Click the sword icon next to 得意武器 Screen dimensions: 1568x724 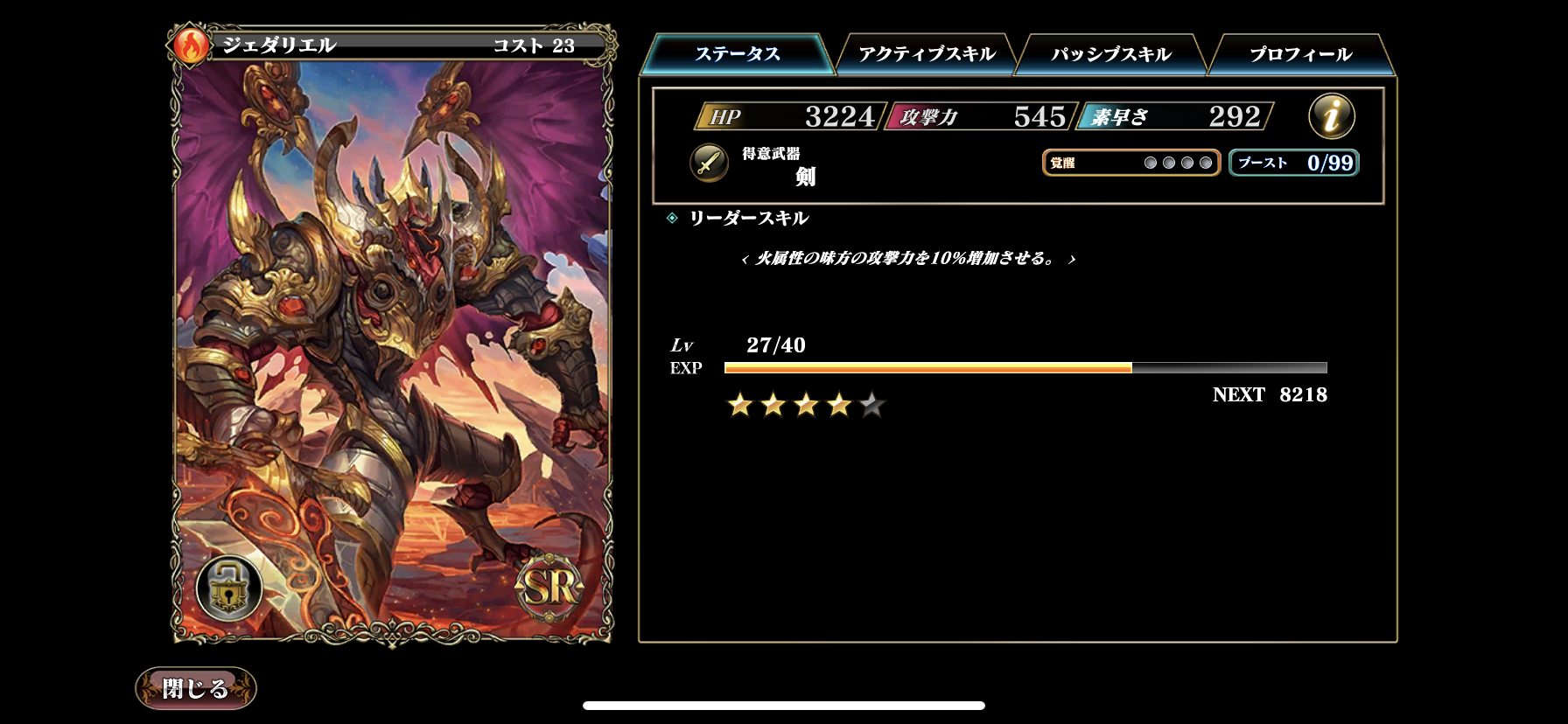pos(707,164)
